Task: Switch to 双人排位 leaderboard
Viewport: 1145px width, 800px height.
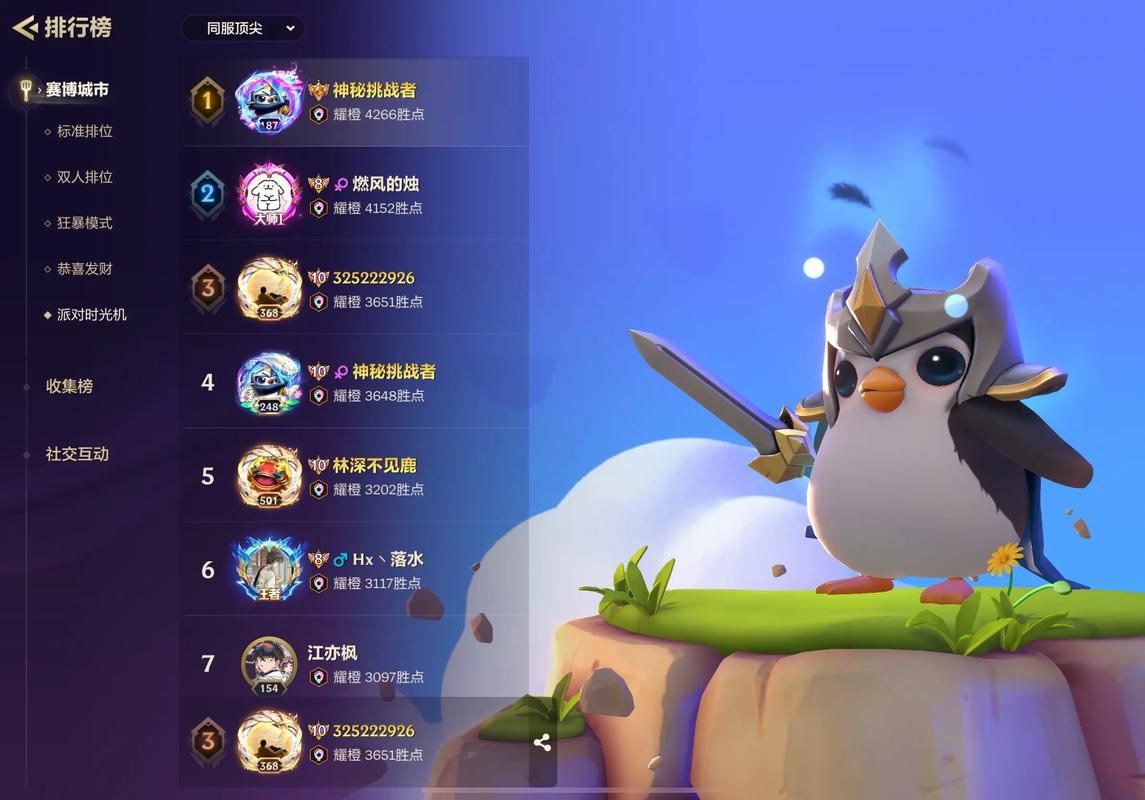Action: pos(84,177)
